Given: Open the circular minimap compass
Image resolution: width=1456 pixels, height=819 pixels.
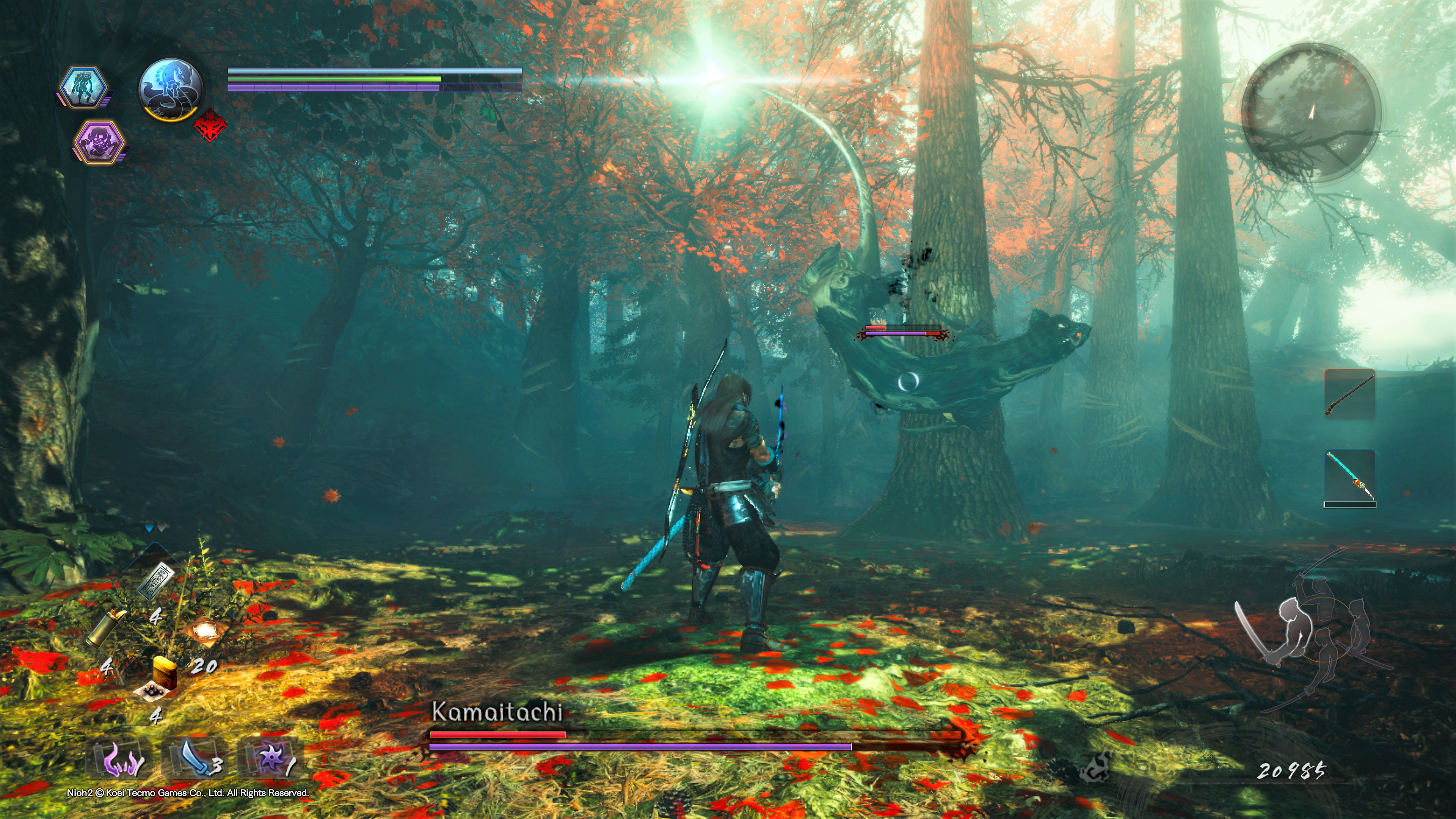Looking at the screenshot, I should click(x=1311, y=113).
